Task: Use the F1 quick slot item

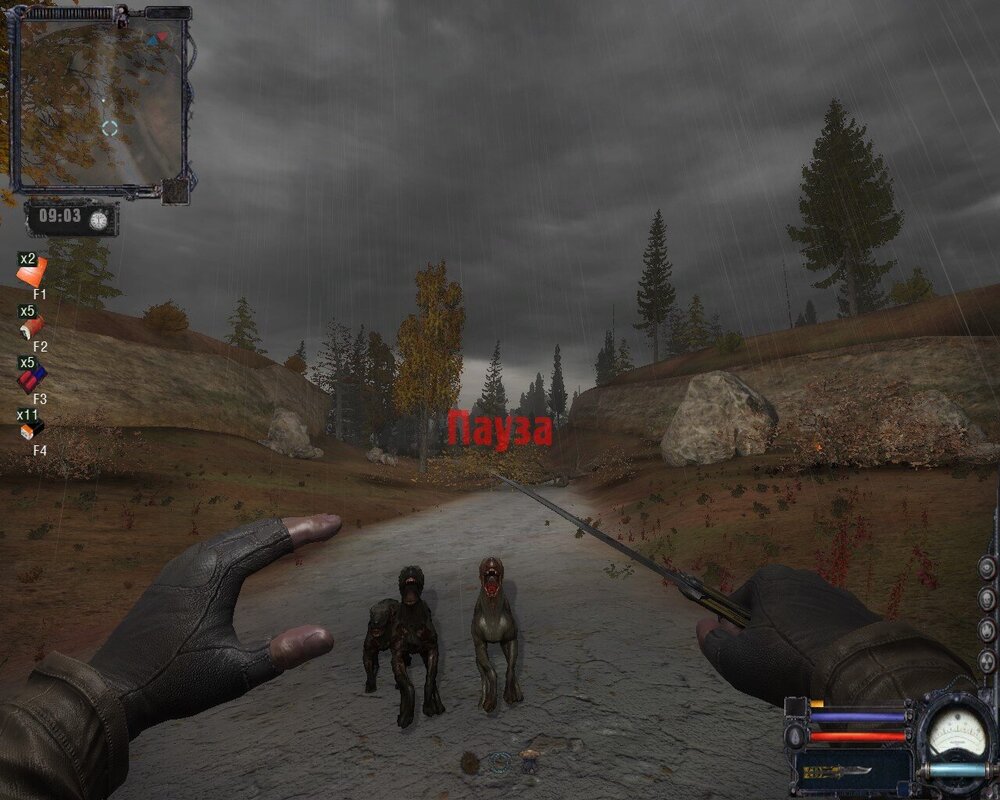Action: [32, 272]
